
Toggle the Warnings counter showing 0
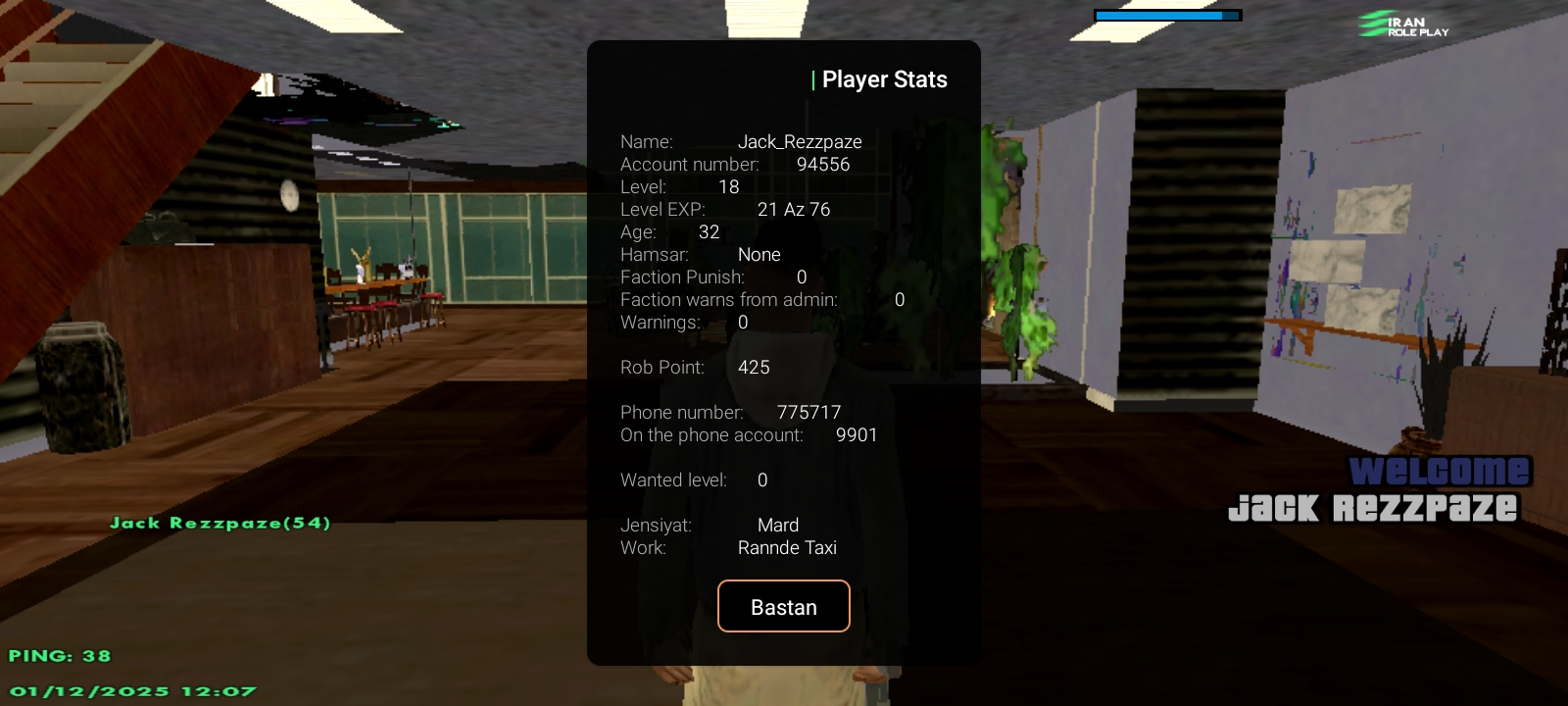(683, 322)
